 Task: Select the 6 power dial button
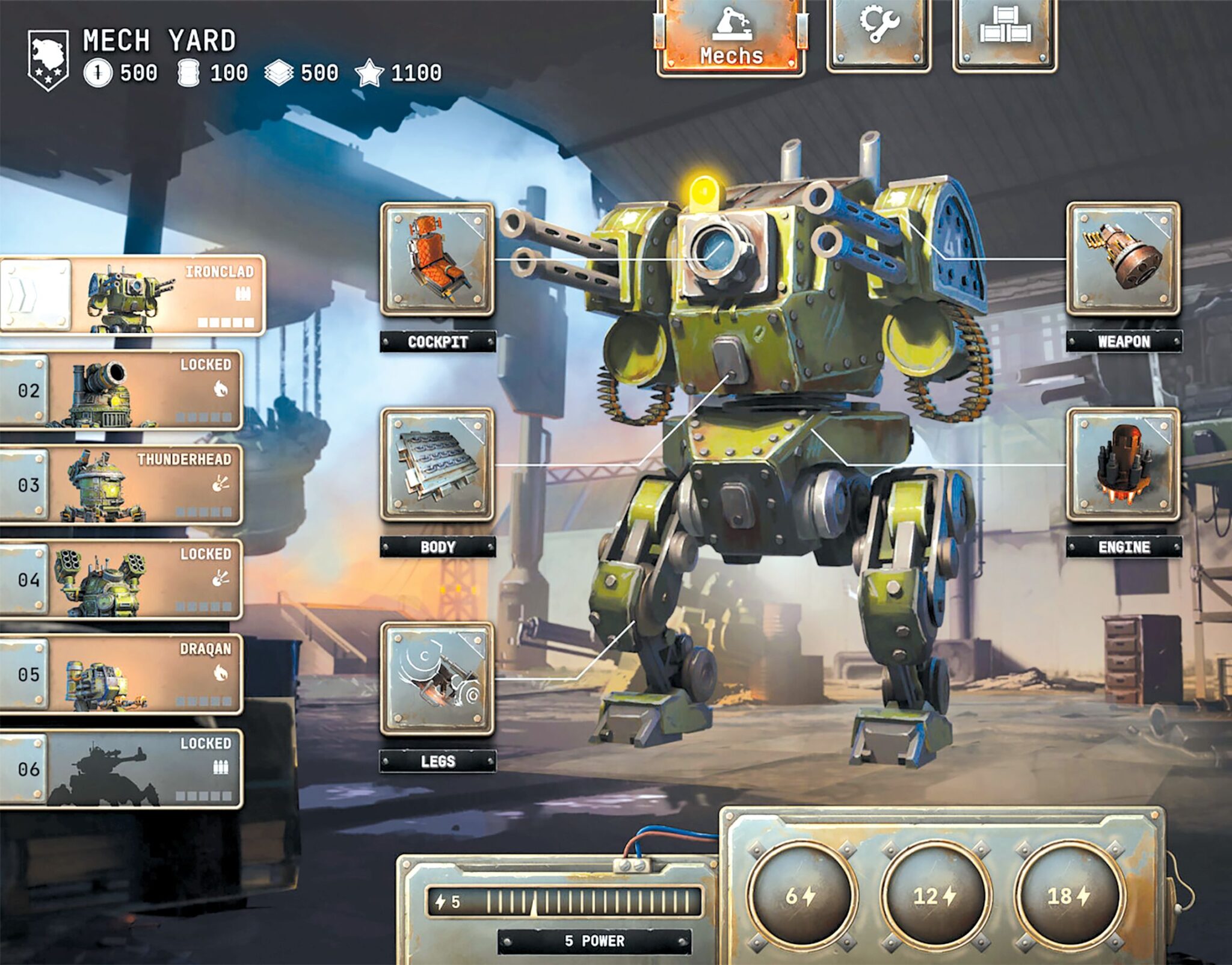point(800,896)
